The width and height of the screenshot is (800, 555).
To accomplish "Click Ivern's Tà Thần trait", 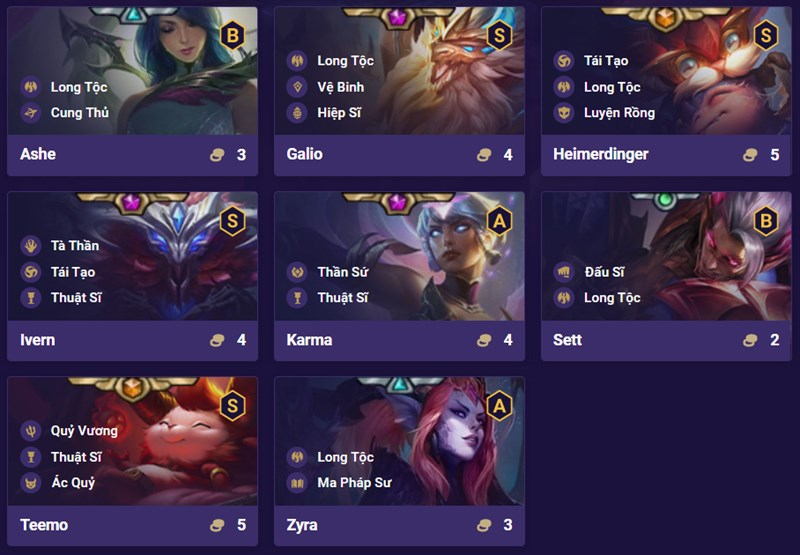I will [x=74, y=245].
